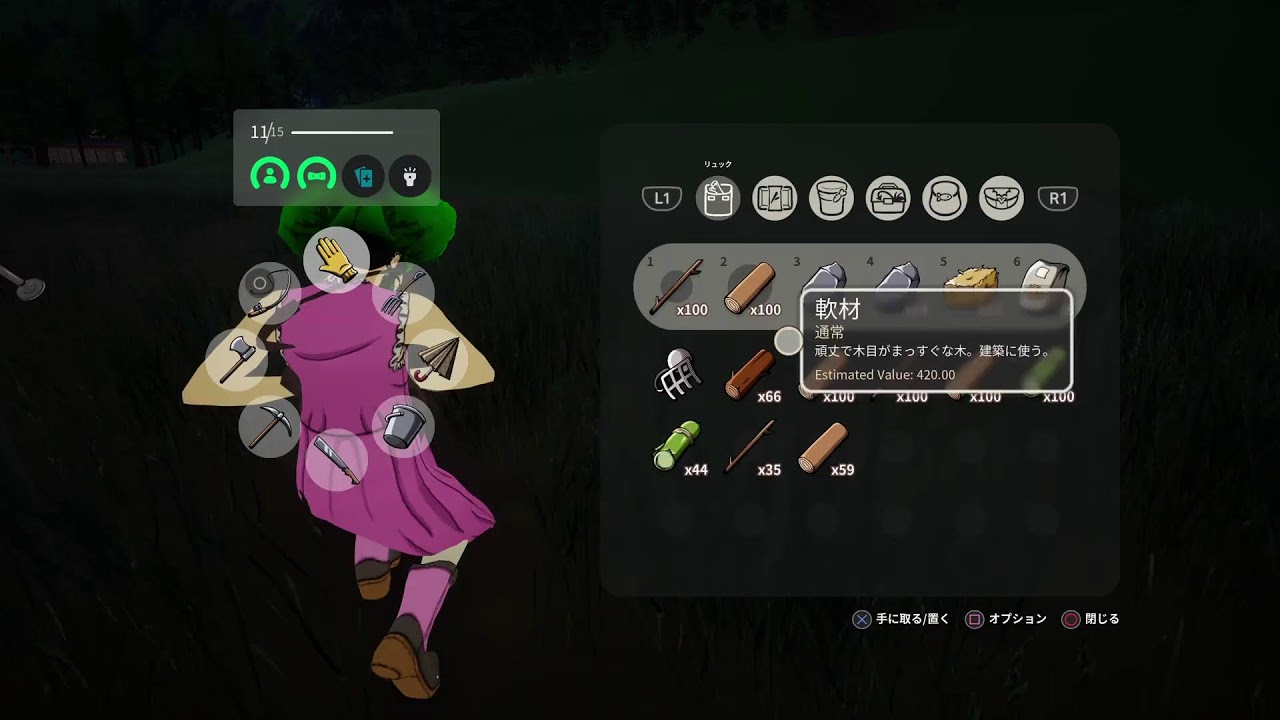1280x720 pixels.
Task: Pick the stick stack of 100
Action: point(677,288)
